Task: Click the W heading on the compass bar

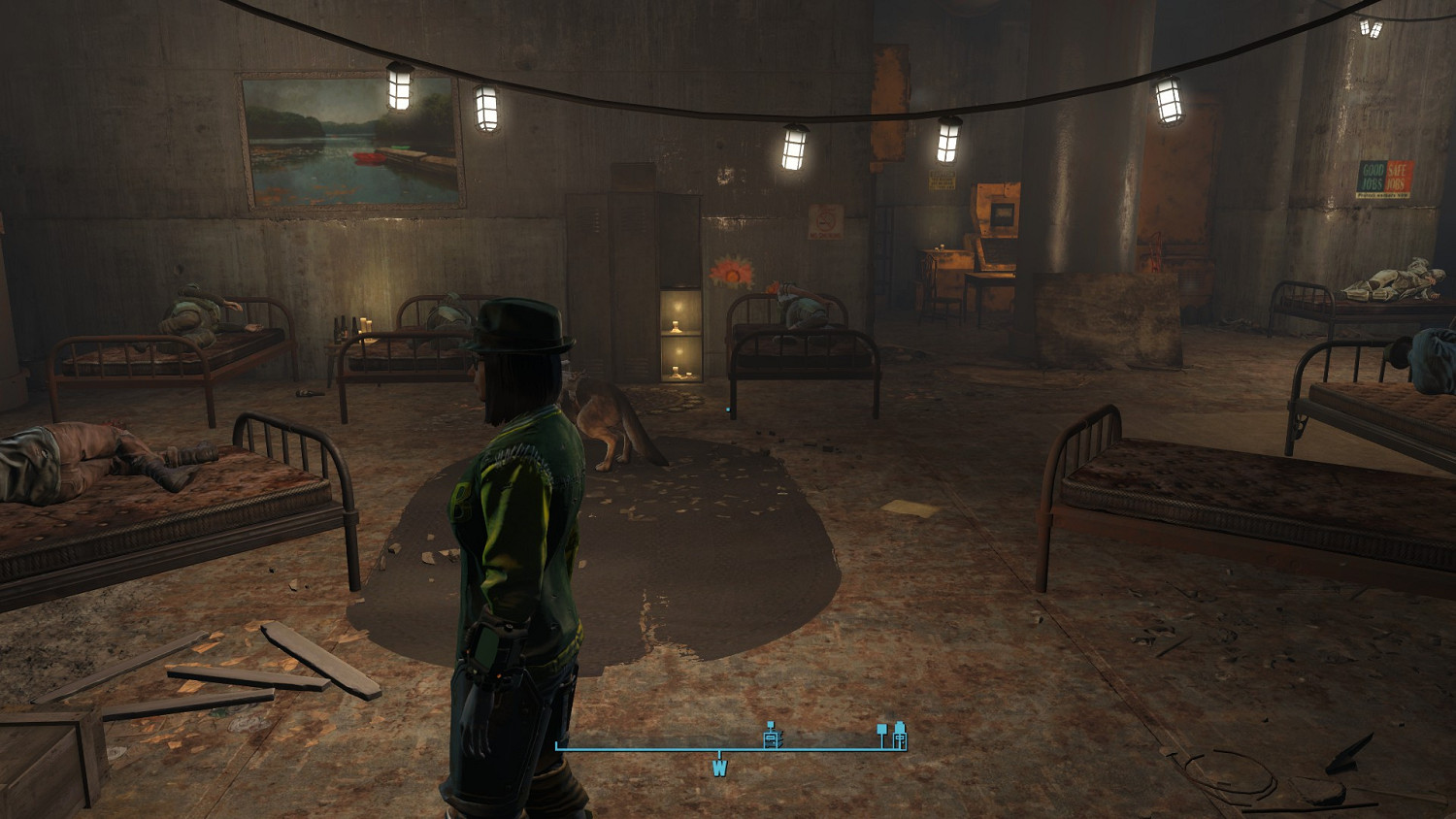Action: click(719, 768)
